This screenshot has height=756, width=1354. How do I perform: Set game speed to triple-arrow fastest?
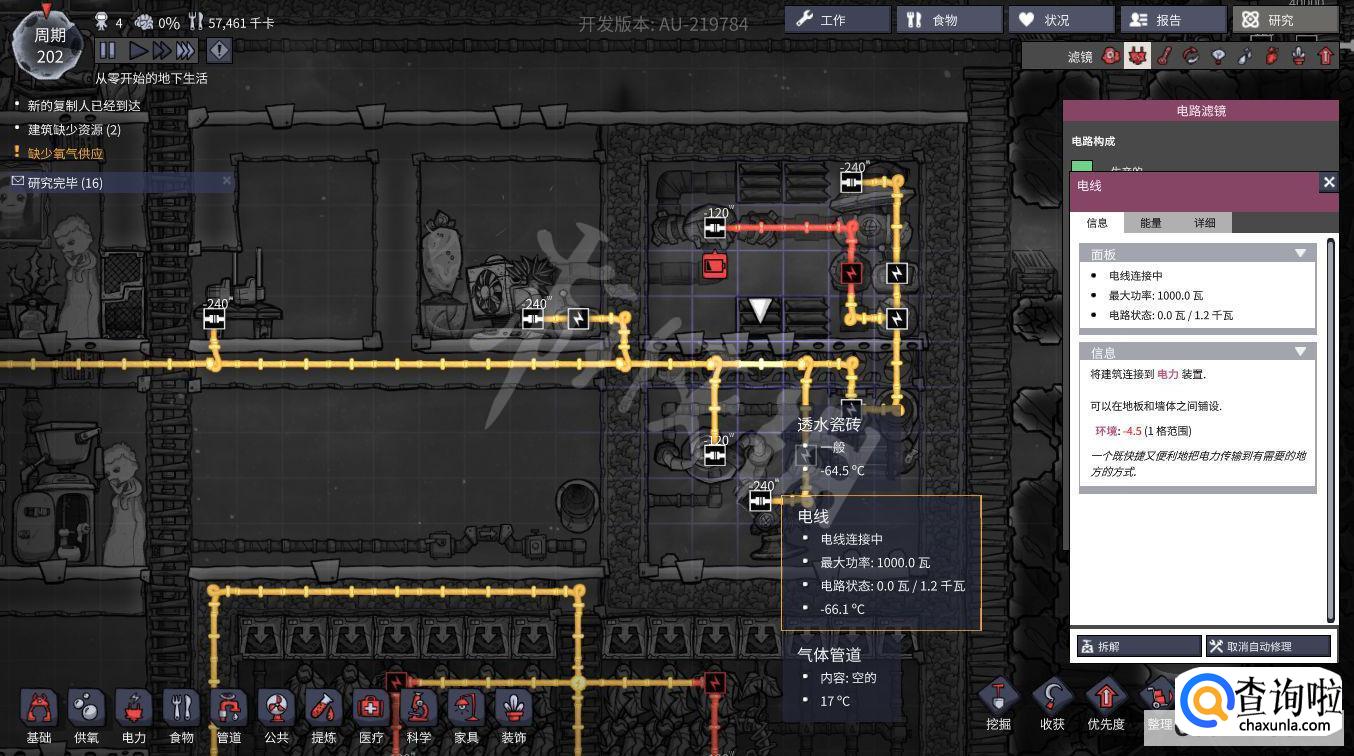[186, 50]
